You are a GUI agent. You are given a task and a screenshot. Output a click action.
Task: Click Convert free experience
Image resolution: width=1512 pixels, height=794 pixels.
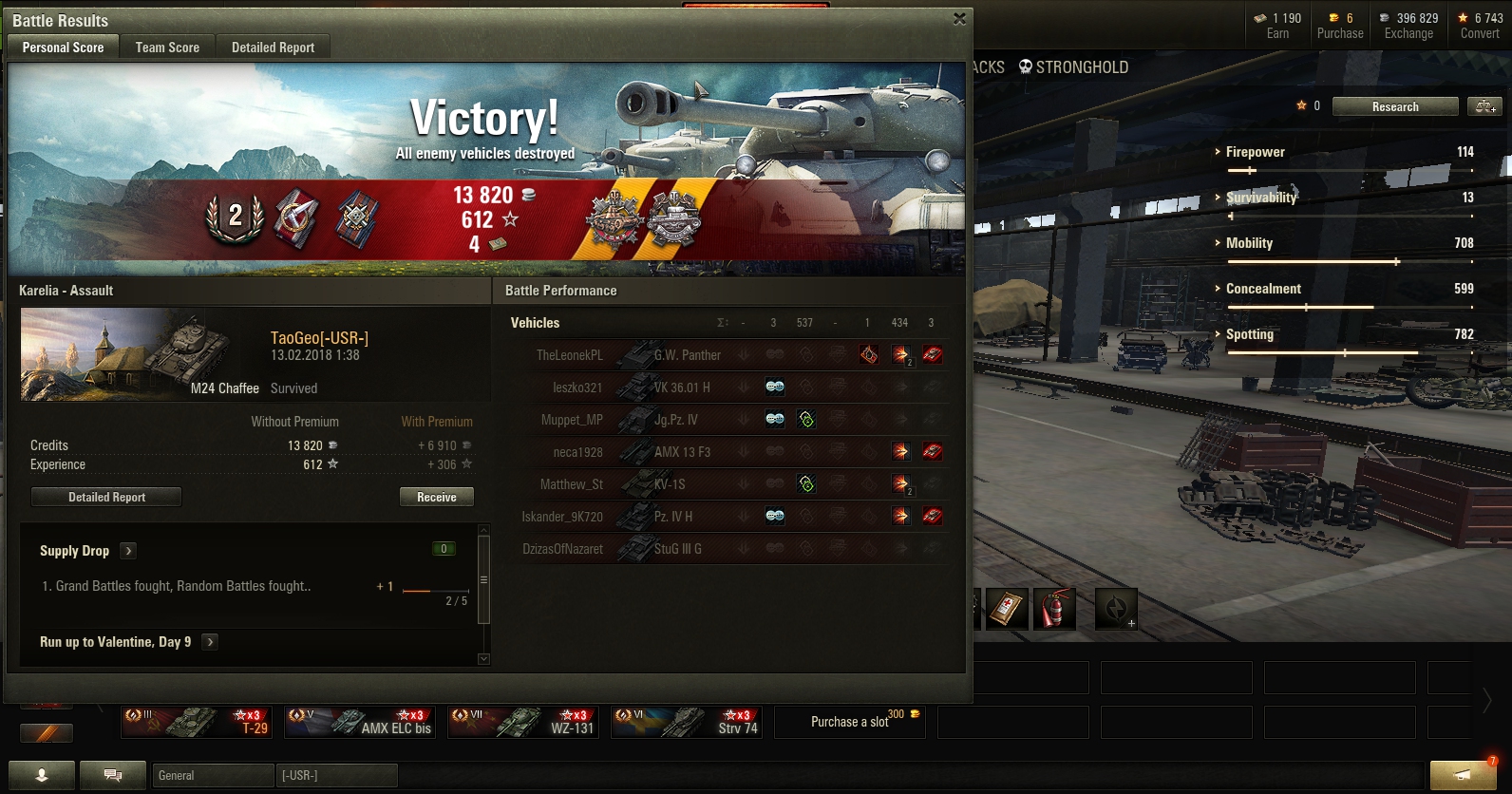click(x=1480, y=26)
